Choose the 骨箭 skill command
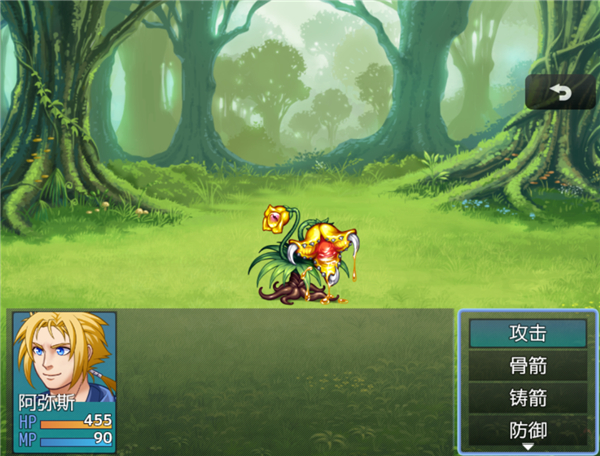 527,366
